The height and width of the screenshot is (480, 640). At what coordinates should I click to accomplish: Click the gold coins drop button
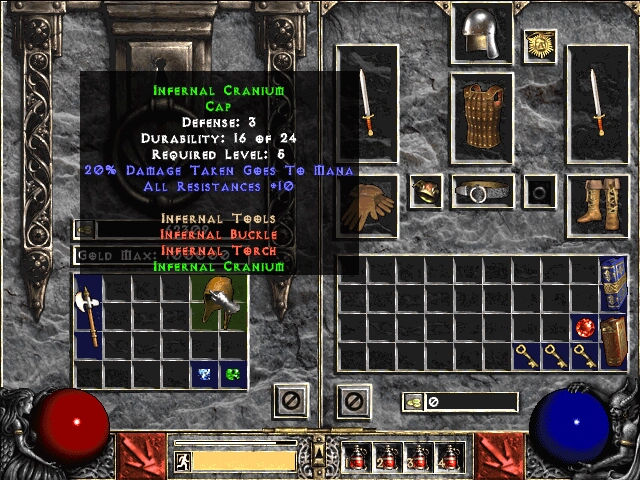pyautogui.click(x=413, y=402)
